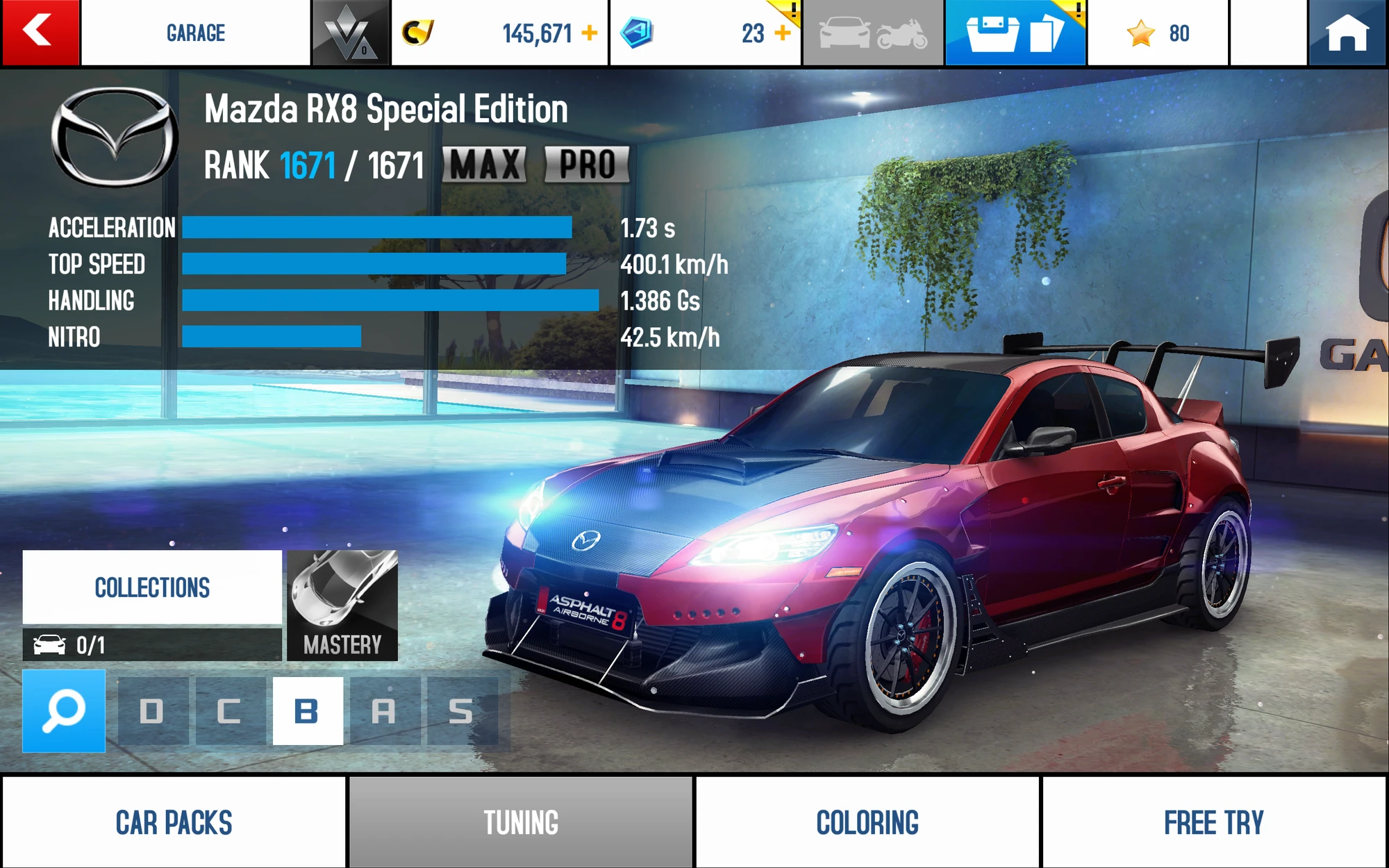This screenshot has height=868, width=1389.
Task: Click the star rating icon showing 80
Action: (x=1139, y=32)
